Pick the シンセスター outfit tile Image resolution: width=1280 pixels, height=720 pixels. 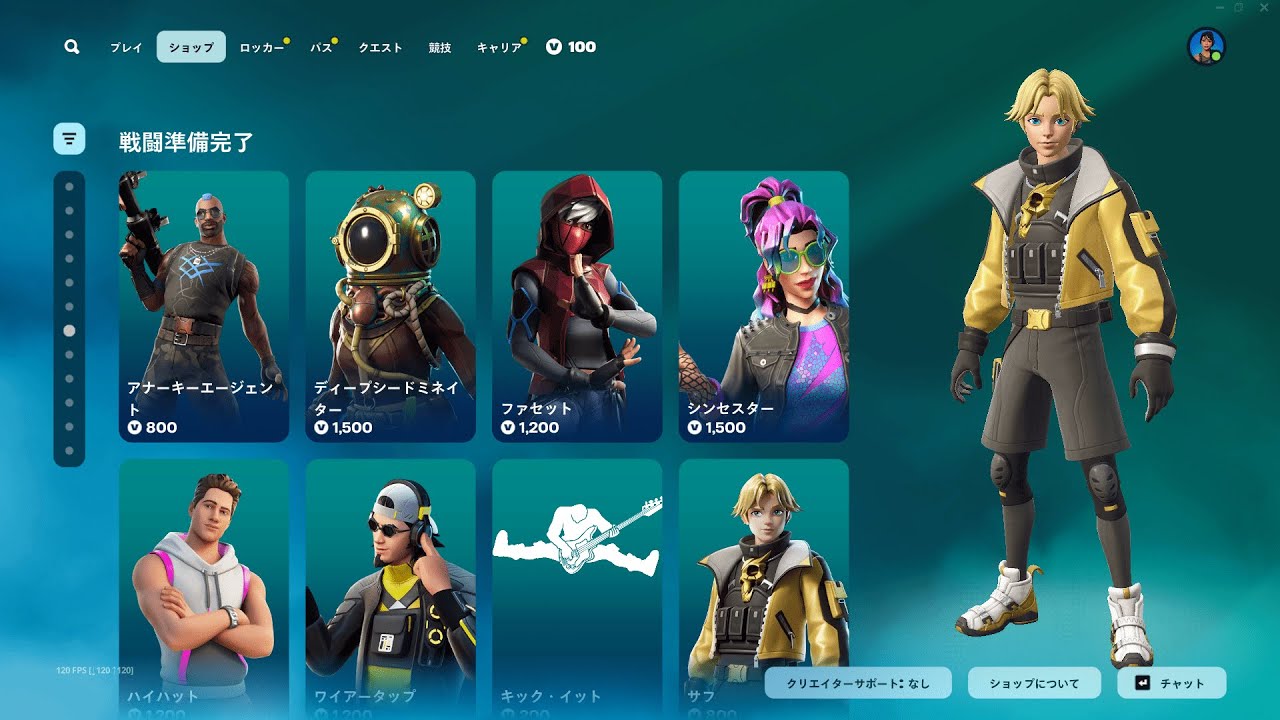tap(764, 306)
